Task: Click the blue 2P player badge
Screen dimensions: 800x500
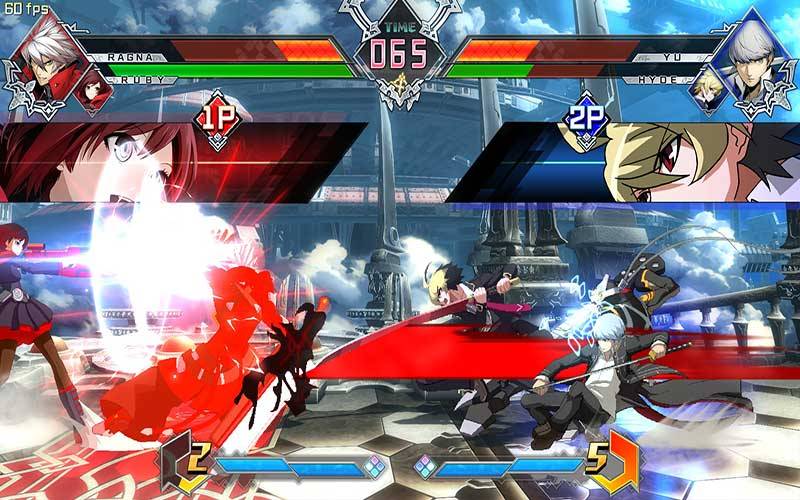Action: [x=584, y=120]
